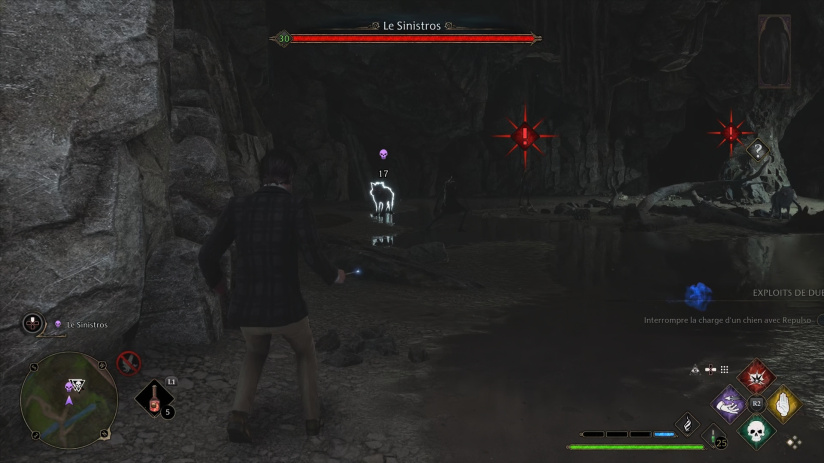The height and width of the screenshot is (463, 824).
Task: Open the circular minimap
Action: pyautogui.click(x=68, y=399)
